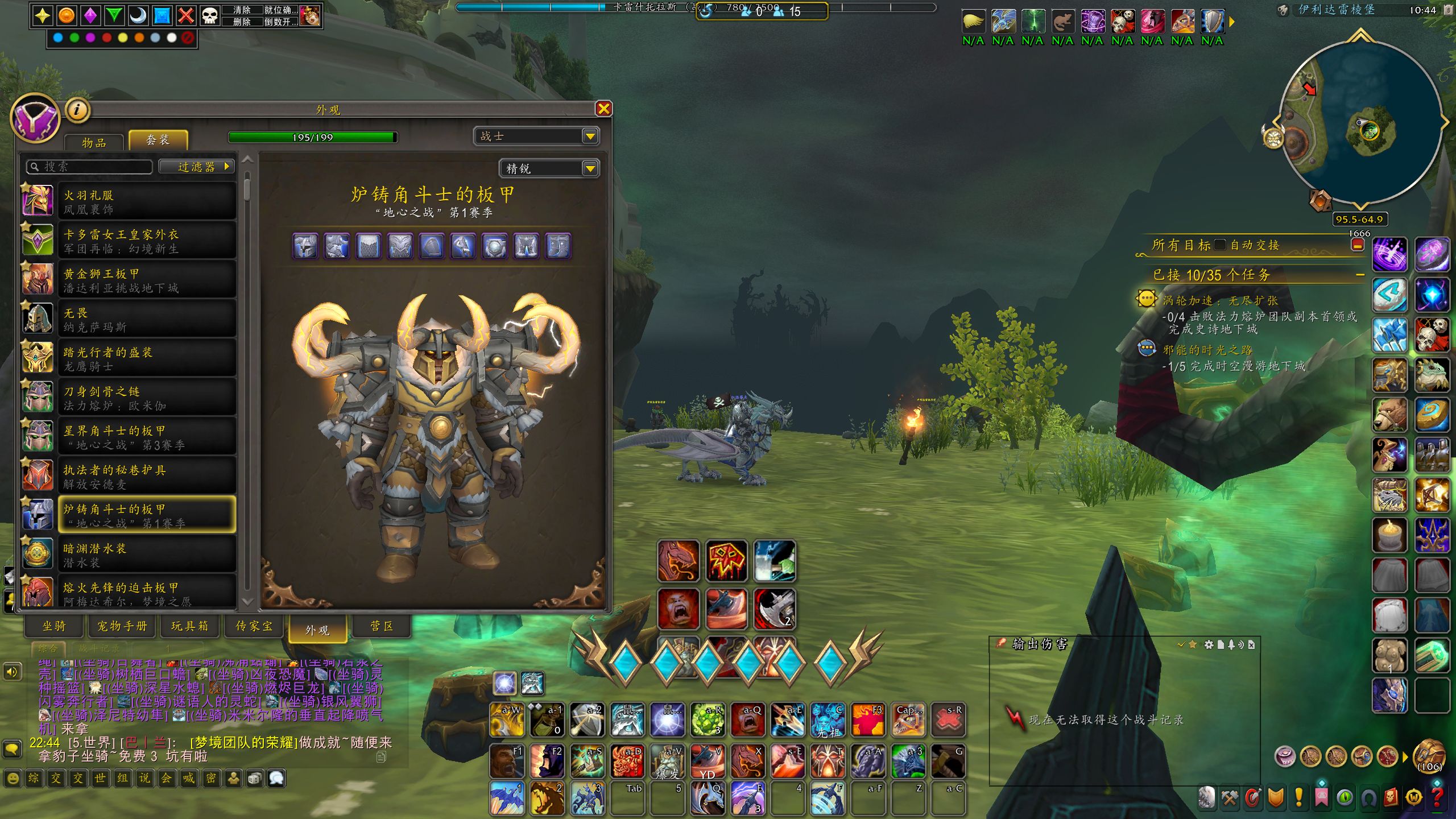Viewport: 1456px width, 819px height.
Task: Choose the 黄金狮王板甲 set
Action: tap(147, 280)
